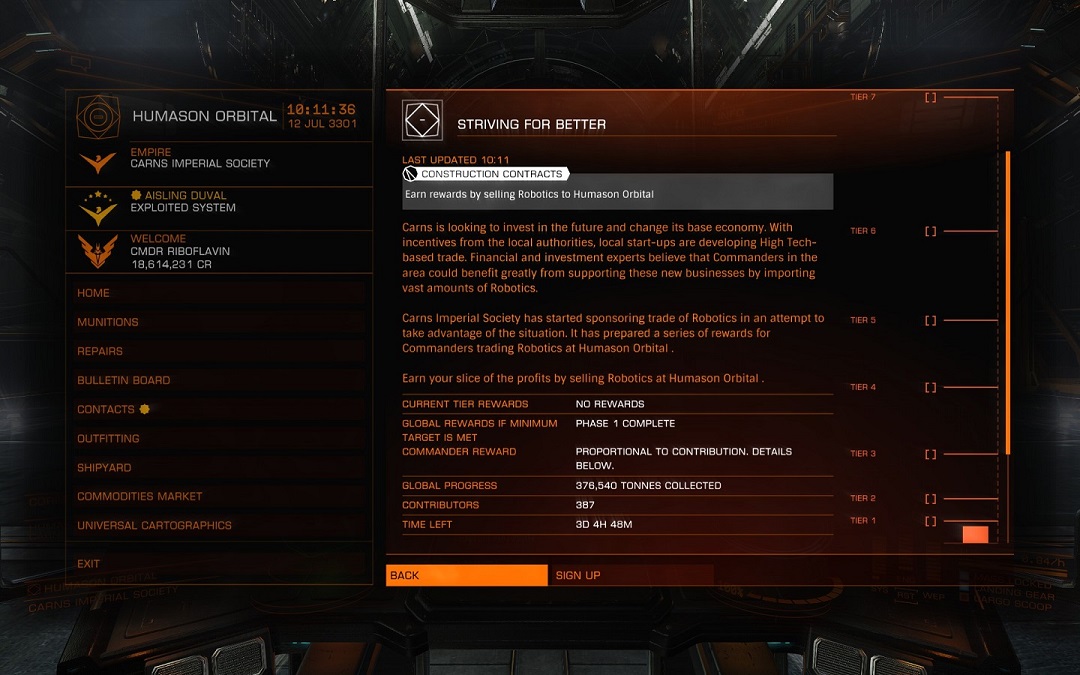Go to the Bulletin Board
Image resolution: width=1080 pixels, height=675 pixels.
tap(124, 380)
